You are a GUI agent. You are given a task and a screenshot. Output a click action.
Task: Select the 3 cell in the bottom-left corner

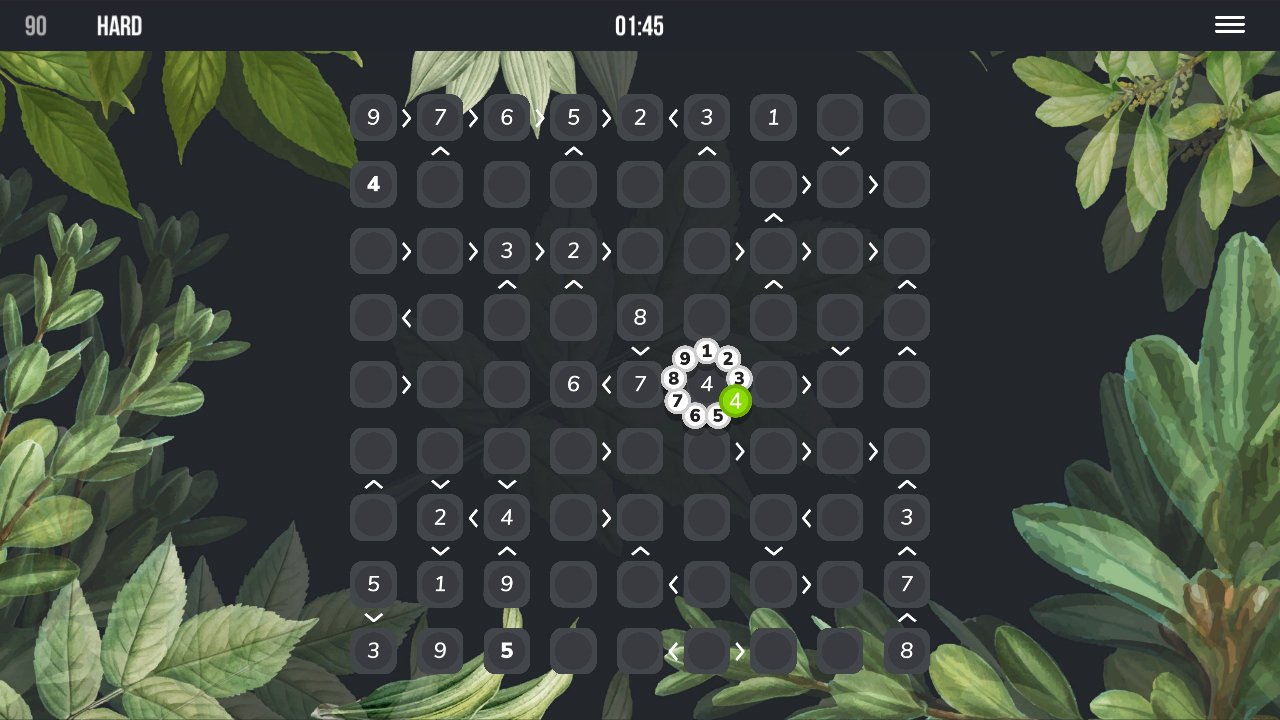373,650
